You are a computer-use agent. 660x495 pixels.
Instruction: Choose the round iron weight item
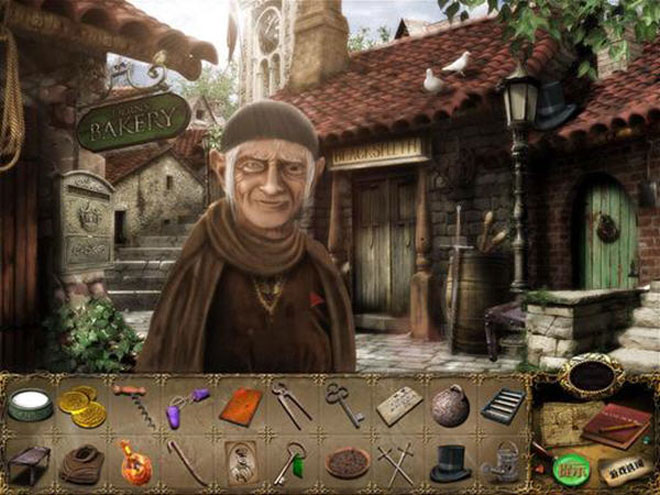coord(450,405)
